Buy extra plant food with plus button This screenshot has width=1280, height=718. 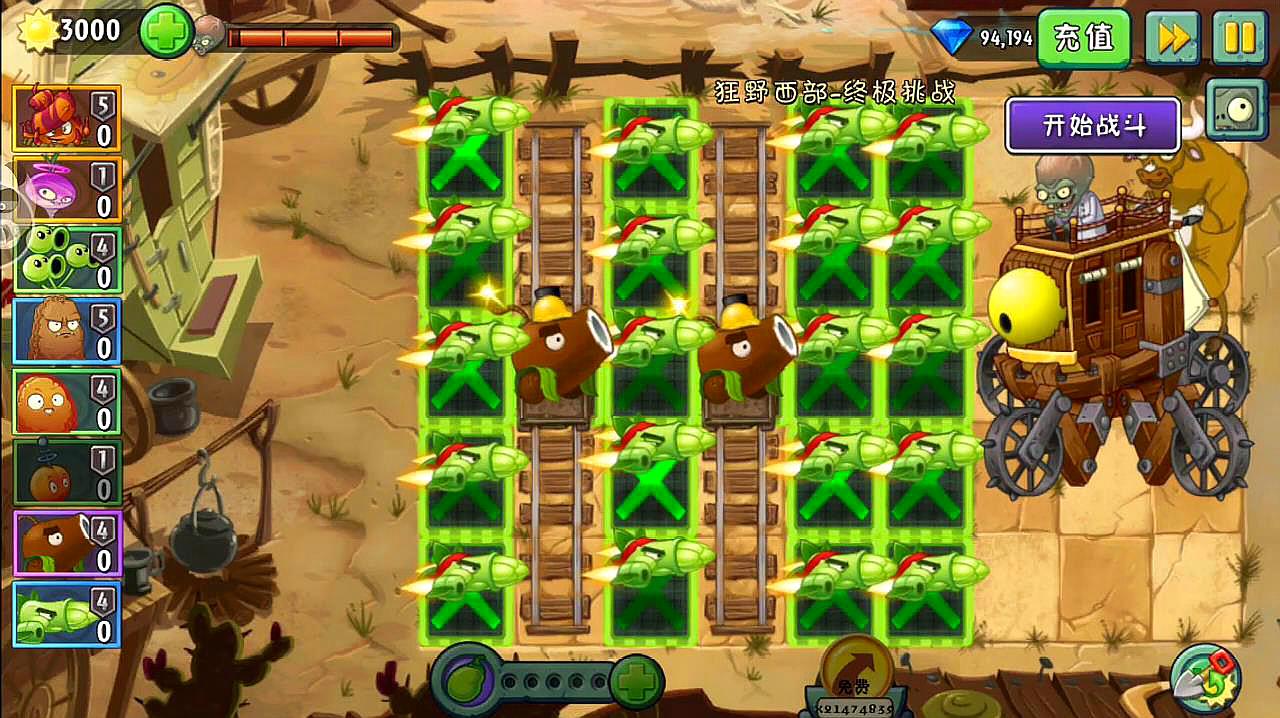coord(634,683)
